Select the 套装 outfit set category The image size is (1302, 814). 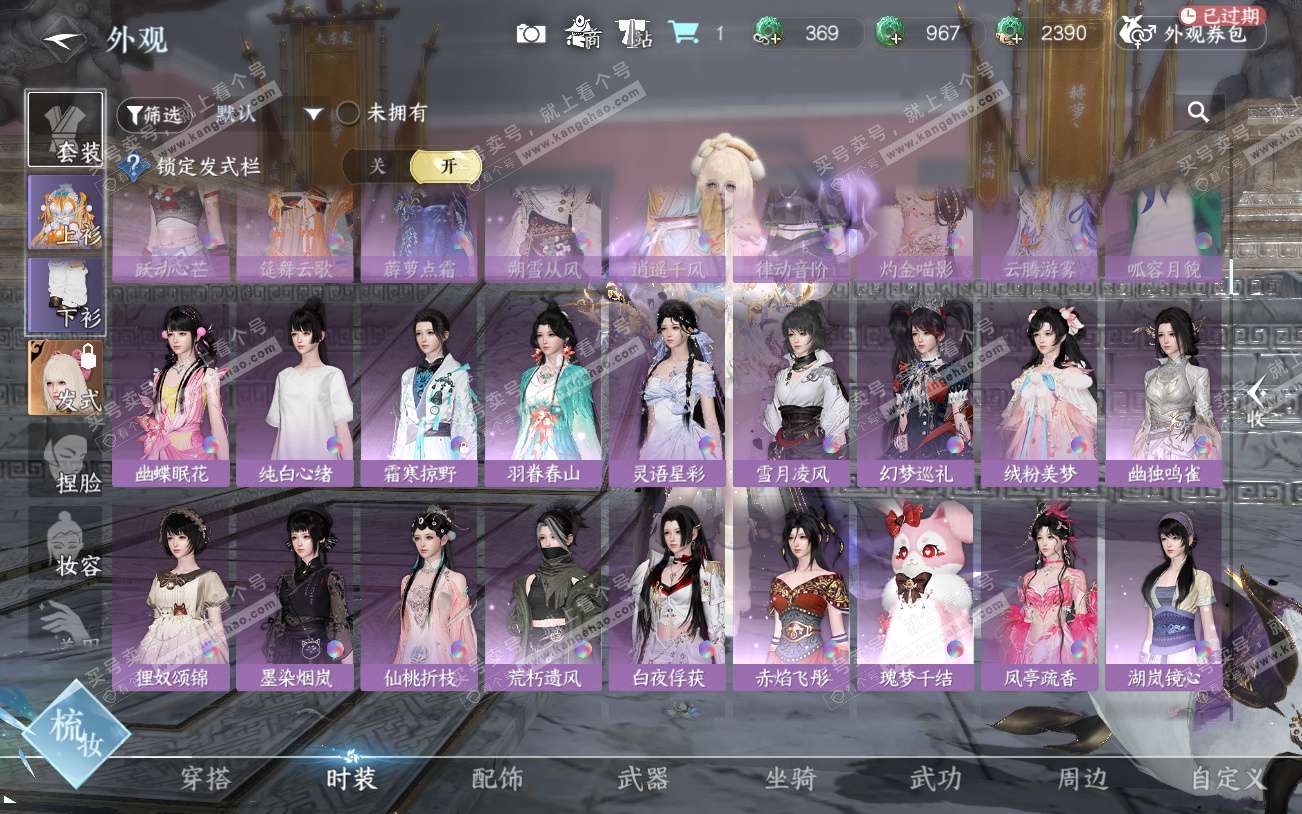pos(66,129)
